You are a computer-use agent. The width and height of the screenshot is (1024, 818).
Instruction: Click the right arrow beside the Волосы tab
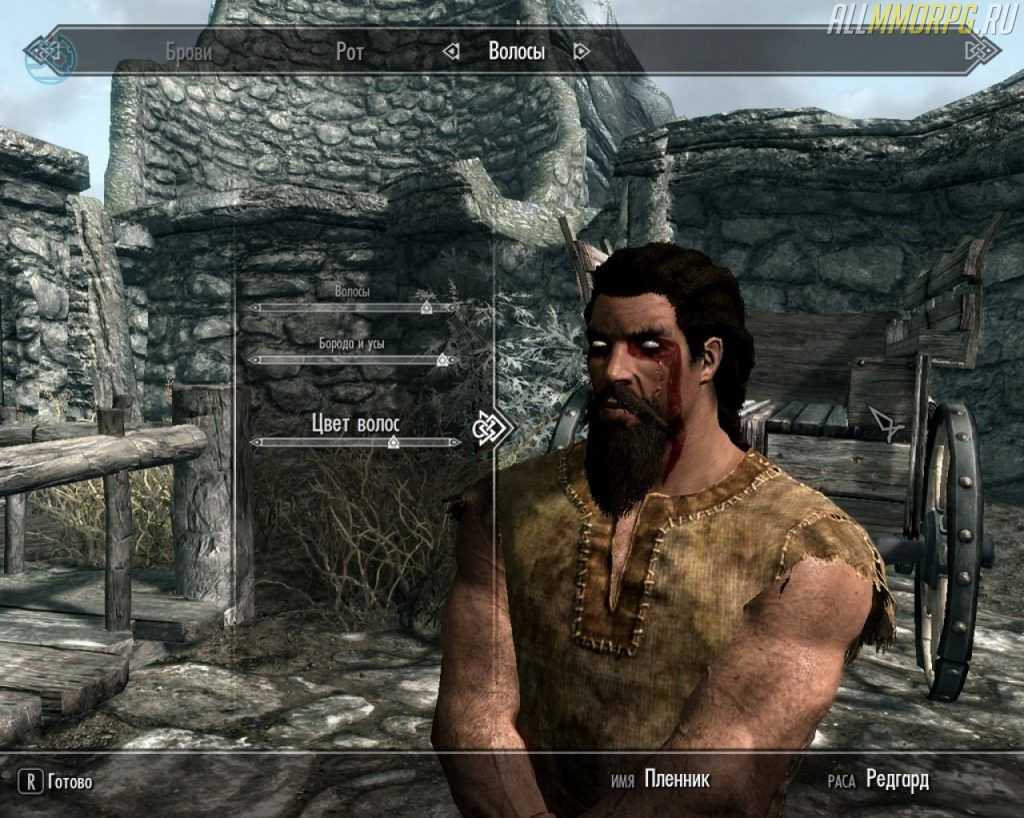pos(582,52)
